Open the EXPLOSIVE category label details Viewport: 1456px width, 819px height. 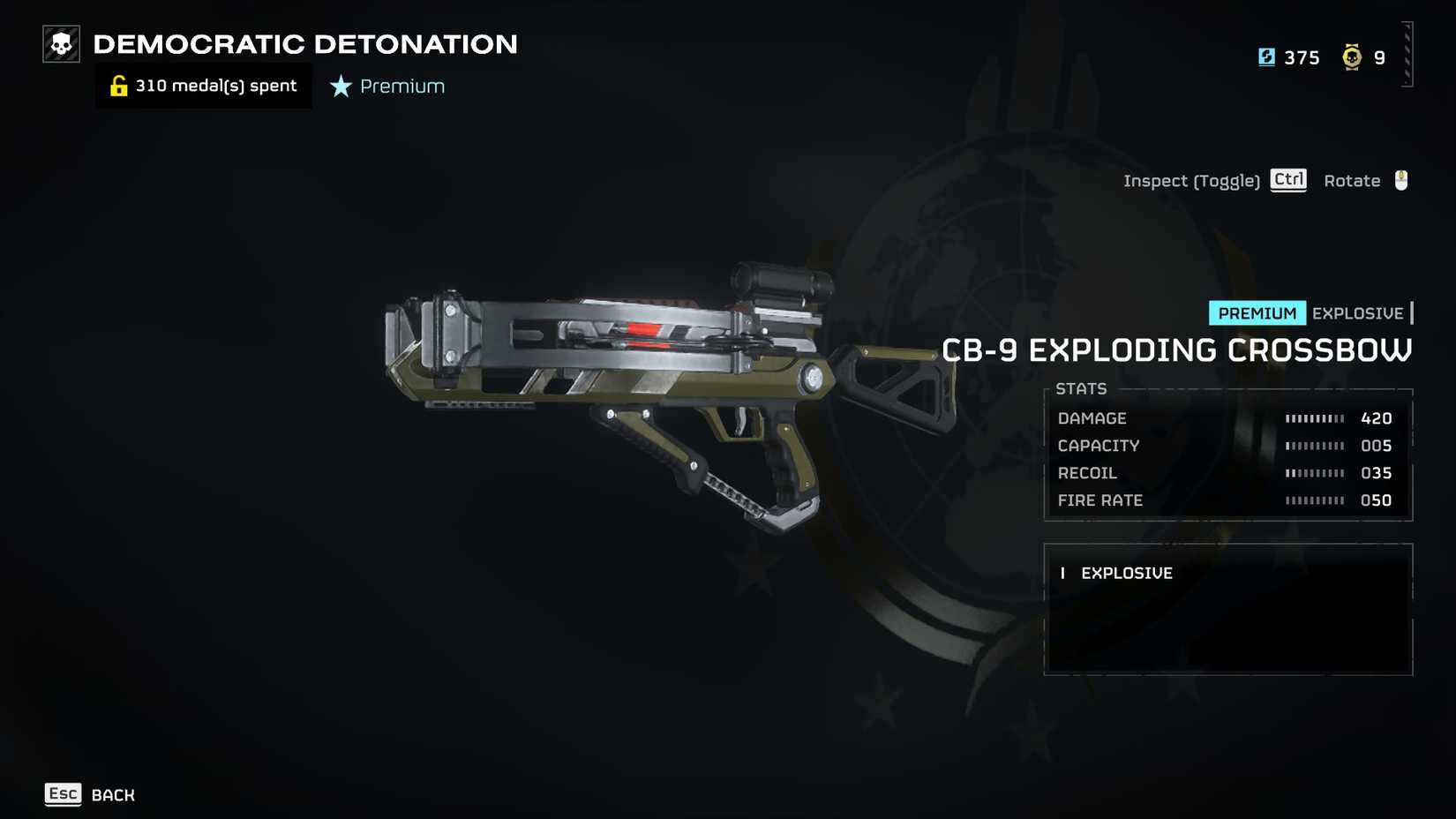1127,573
